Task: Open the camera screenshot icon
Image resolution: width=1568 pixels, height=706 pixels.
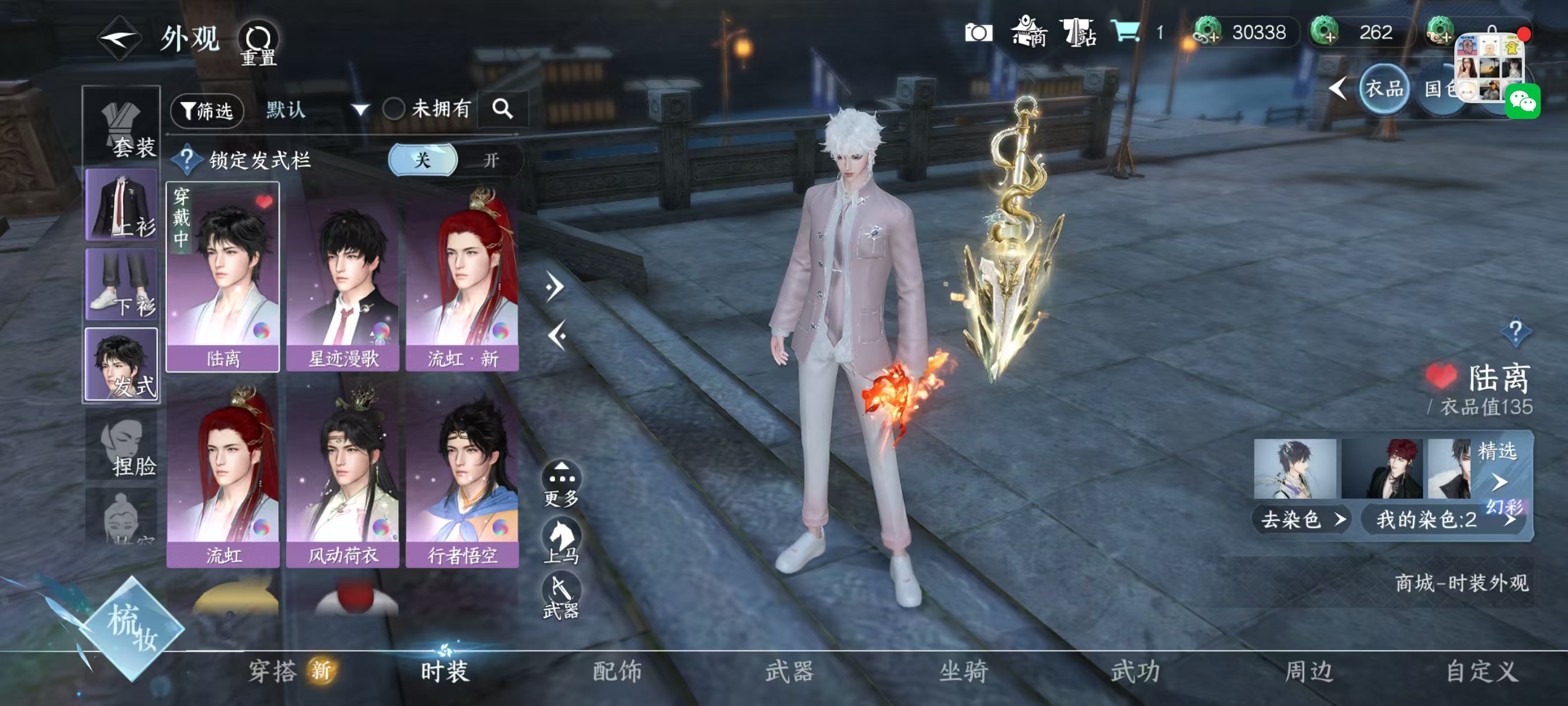Action: point(978,33)
